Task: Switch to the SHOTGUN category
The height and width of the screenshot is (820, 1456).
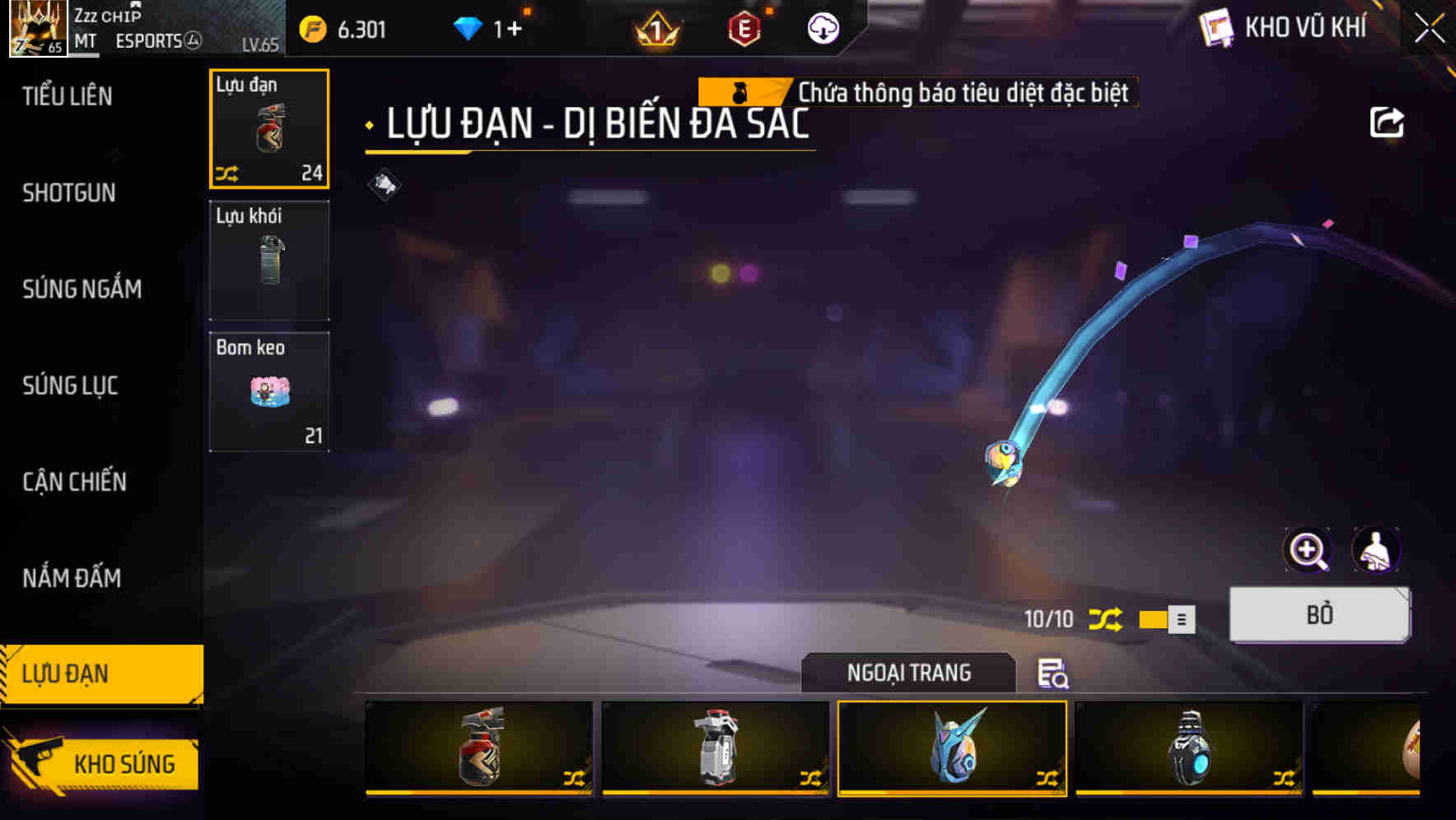Action: tap(69, 193)
